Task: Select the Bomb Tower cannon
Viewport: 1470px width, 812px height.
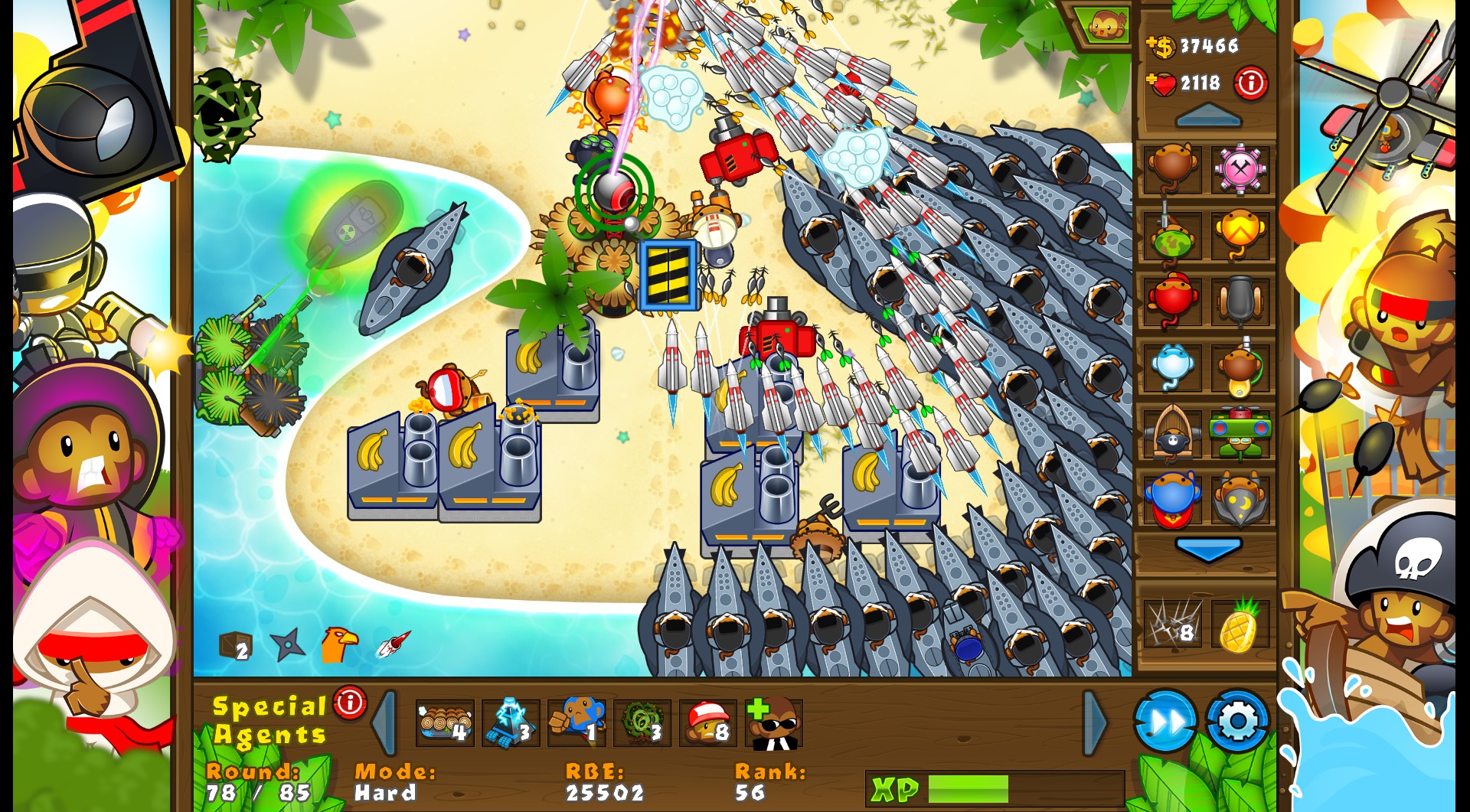Action: click(1241, 298)
